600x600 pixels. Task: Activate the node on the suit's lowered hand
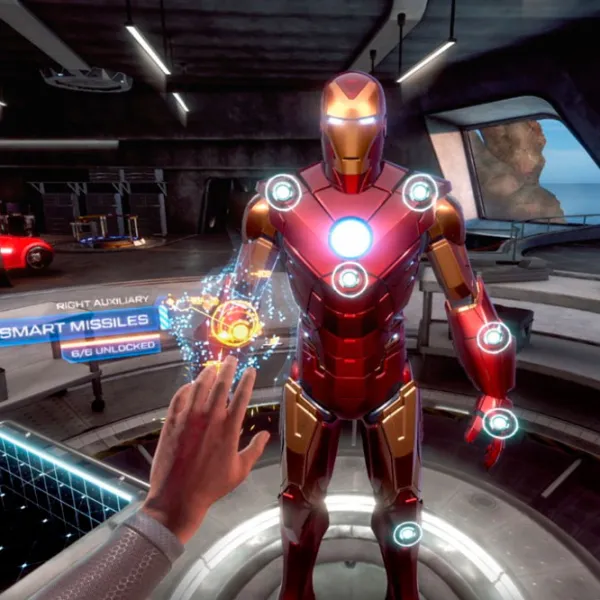(x=500, y=423)
